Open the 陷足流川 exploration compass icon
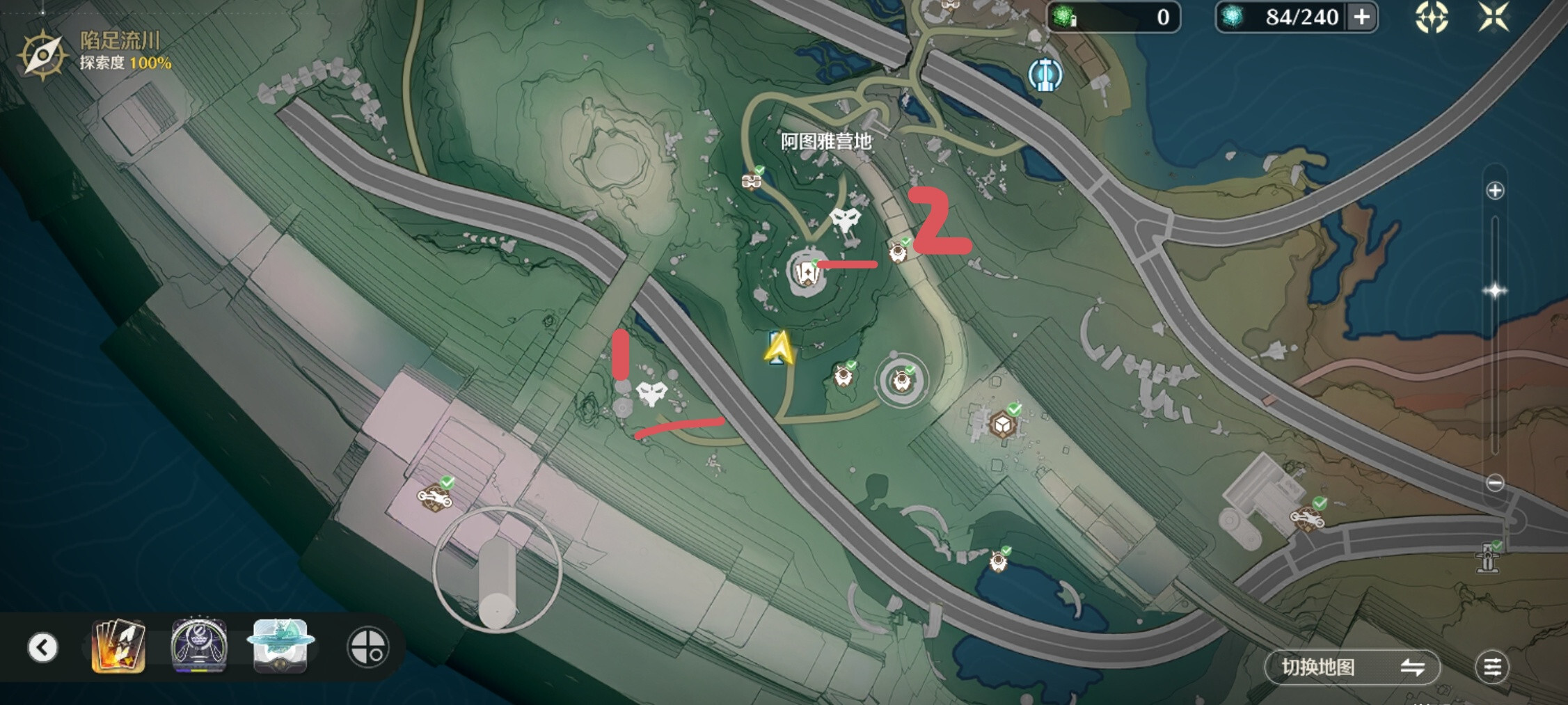The height and width of the screenshot is (705, 1568). (42, 55)
